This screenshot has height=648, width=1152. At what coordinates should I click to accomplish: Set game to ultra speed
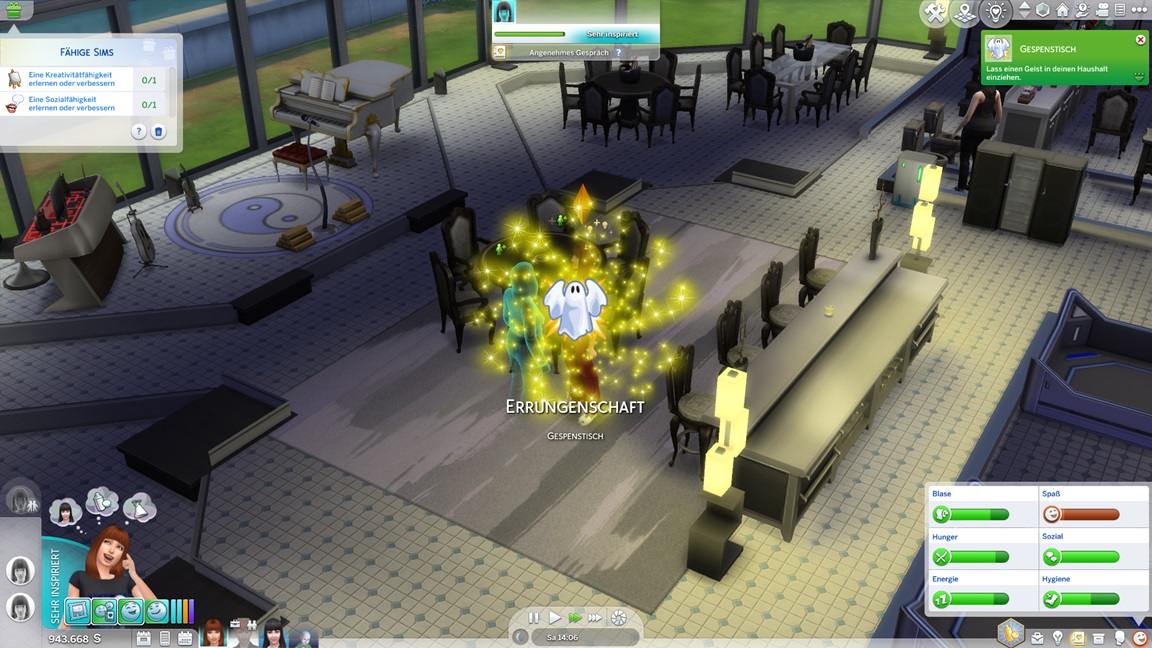coord(595,618)
